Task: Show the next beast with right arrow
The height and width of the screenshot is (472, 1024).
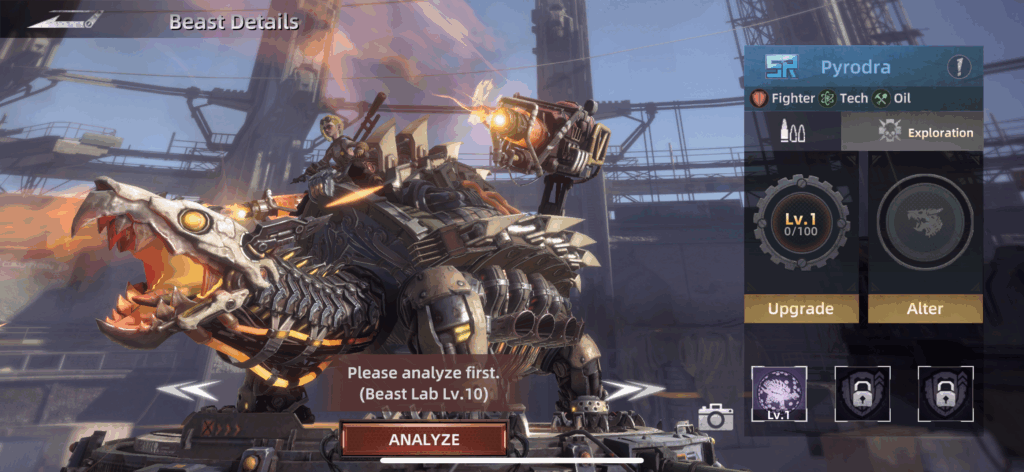Action: (634, 390)
